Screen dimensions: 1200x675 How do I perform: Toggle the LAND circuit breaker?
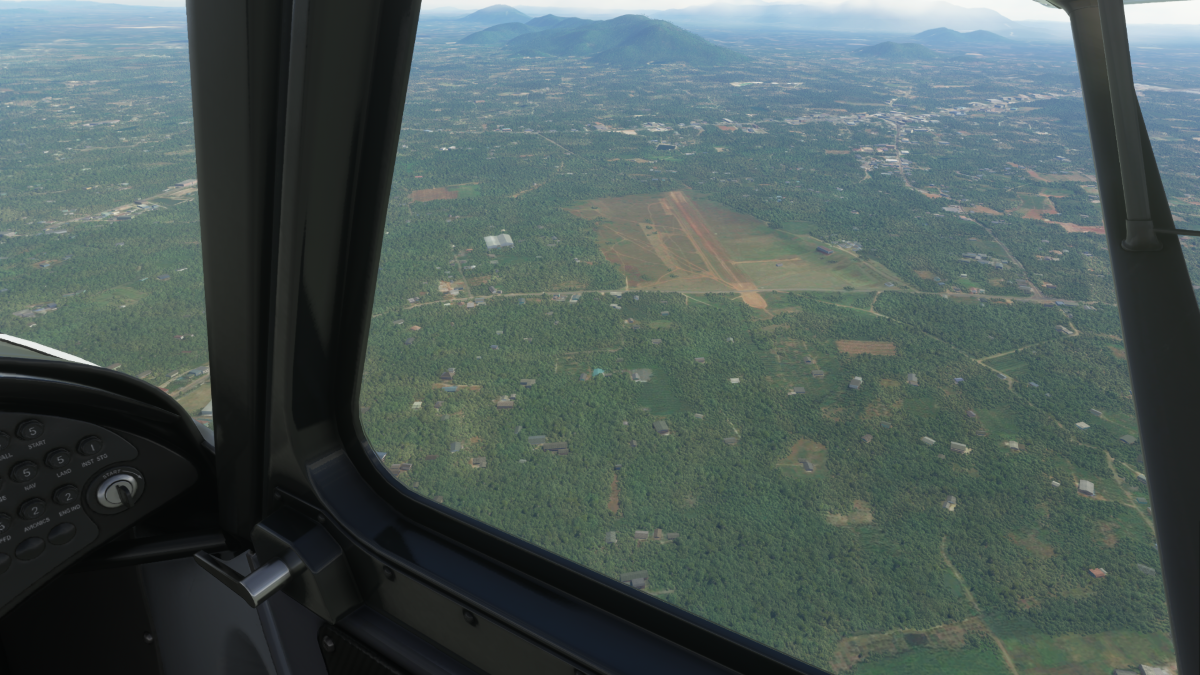tap(58, 459)
